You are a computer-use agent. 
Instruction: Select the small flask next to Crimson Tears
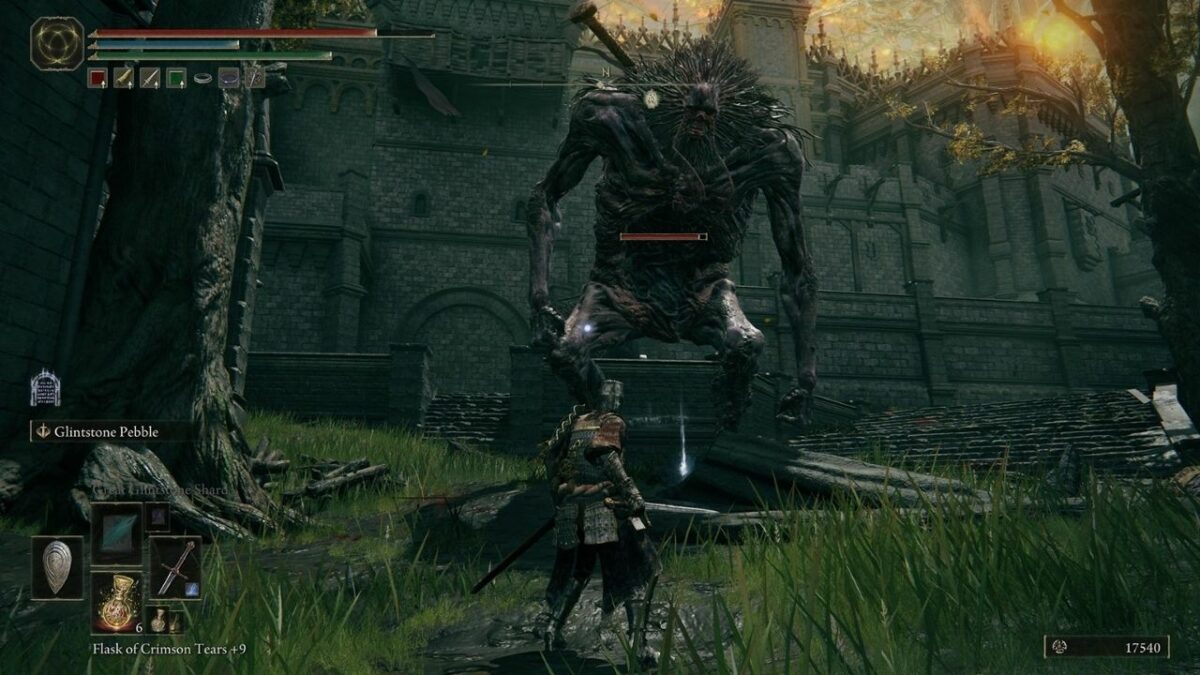pyautogui.click(x=158, y=620)
